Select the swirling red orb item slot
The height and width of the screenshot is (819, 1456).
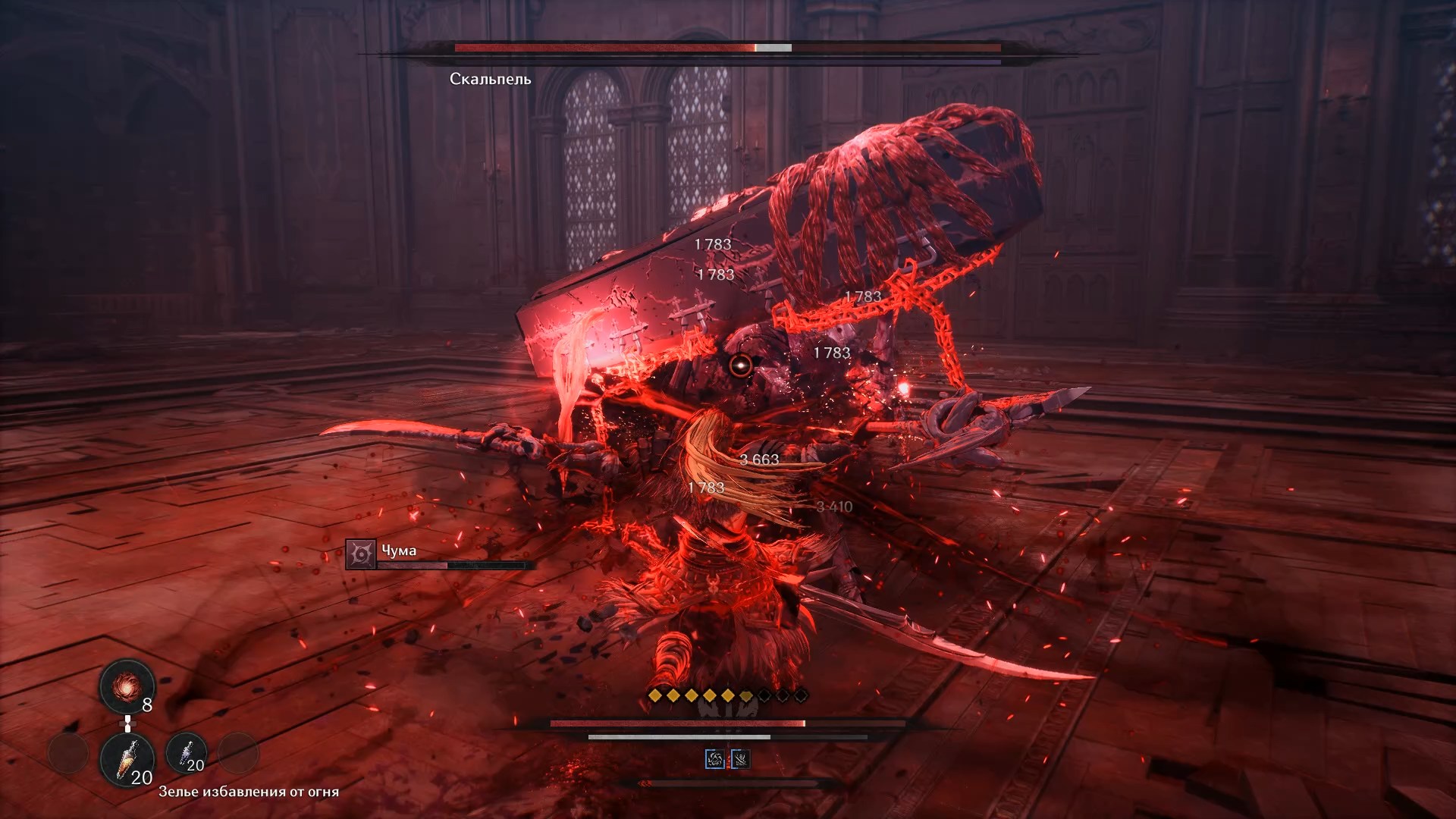pyautogui.click(x=127, y=687)
